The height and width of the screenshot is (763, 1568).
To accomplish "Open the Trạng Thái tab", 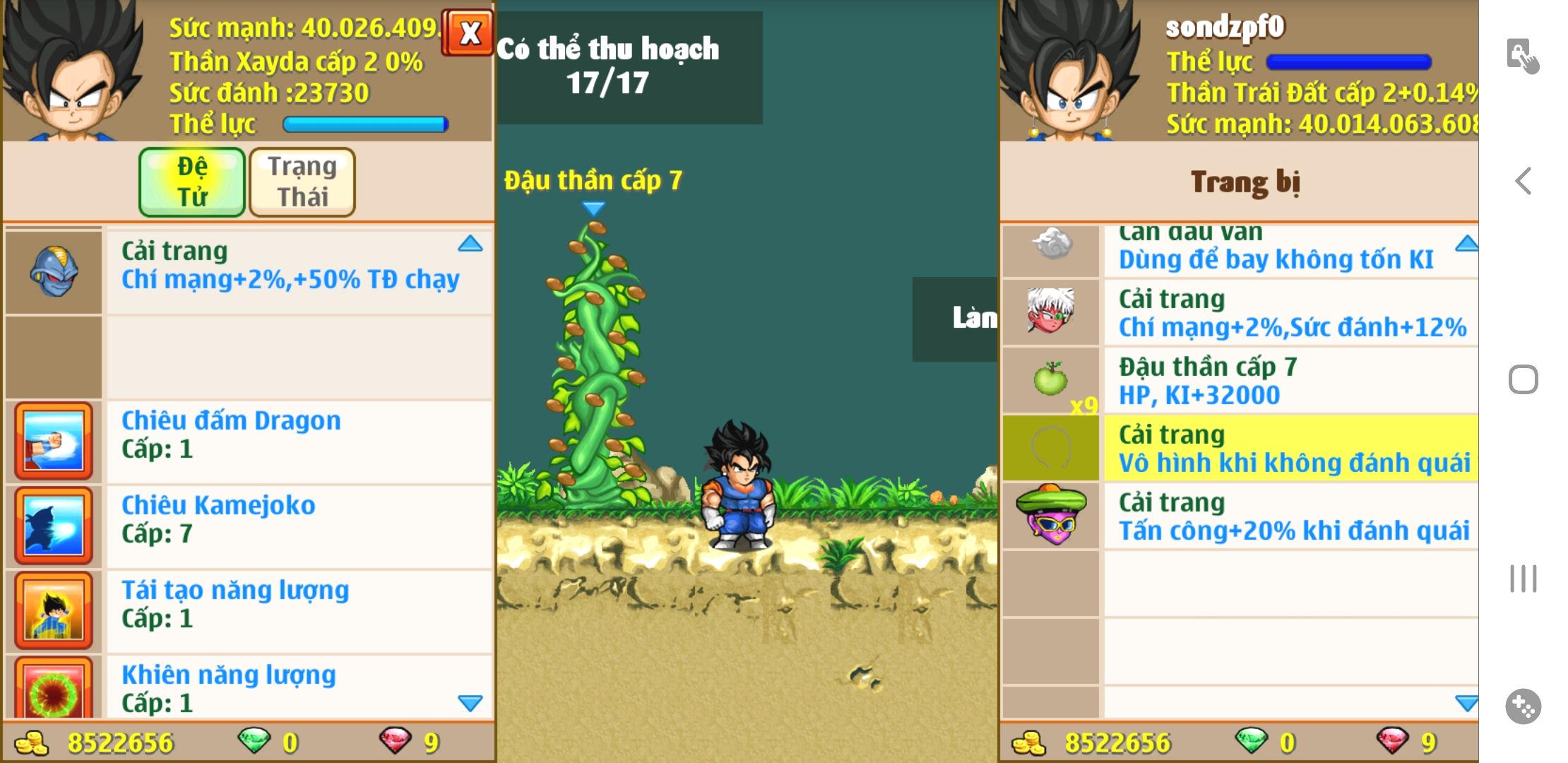I will click(302, 182).
